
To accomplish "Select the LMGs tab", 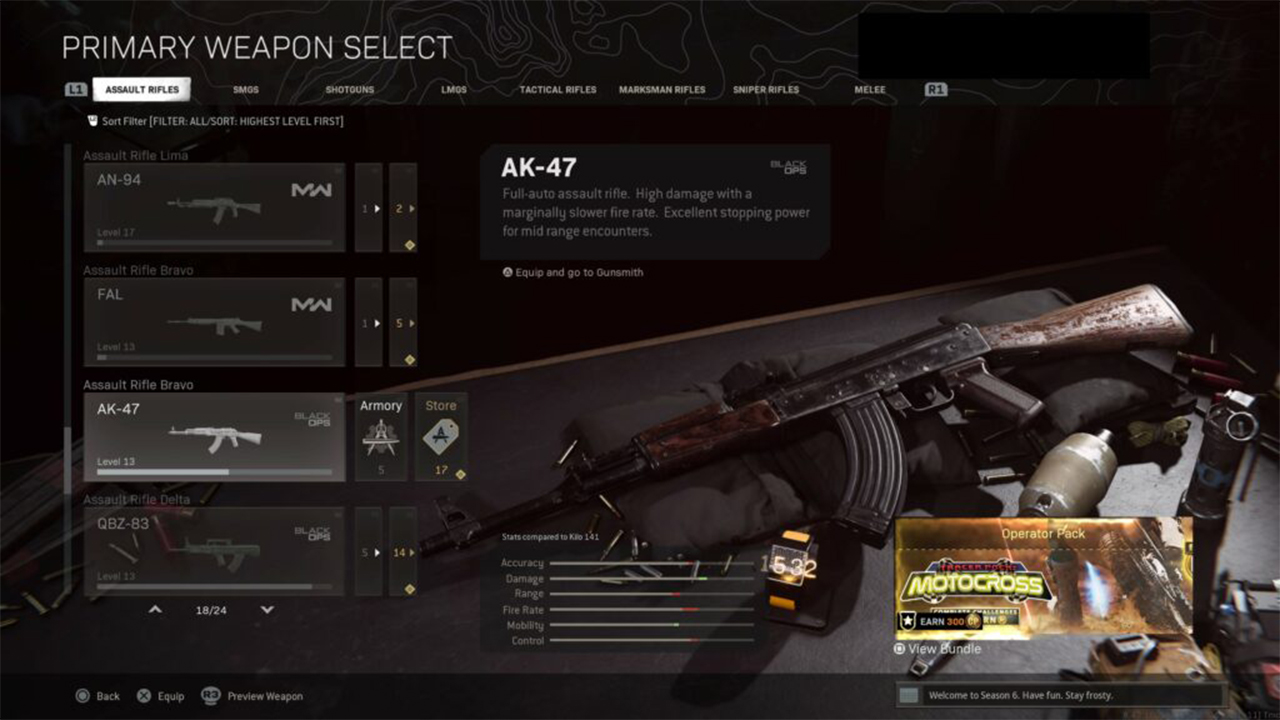I will tap(453, 90).
